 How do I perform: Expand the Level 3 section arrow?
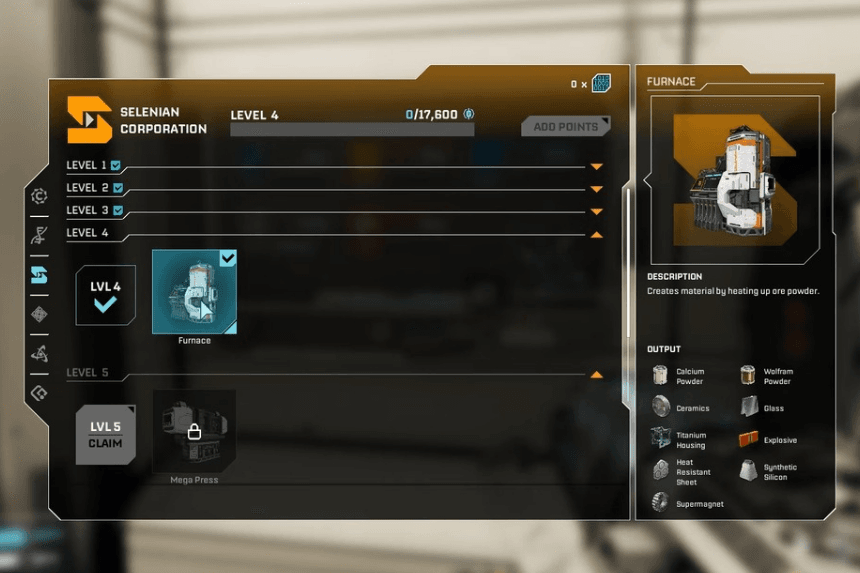(x=597, y=211)
